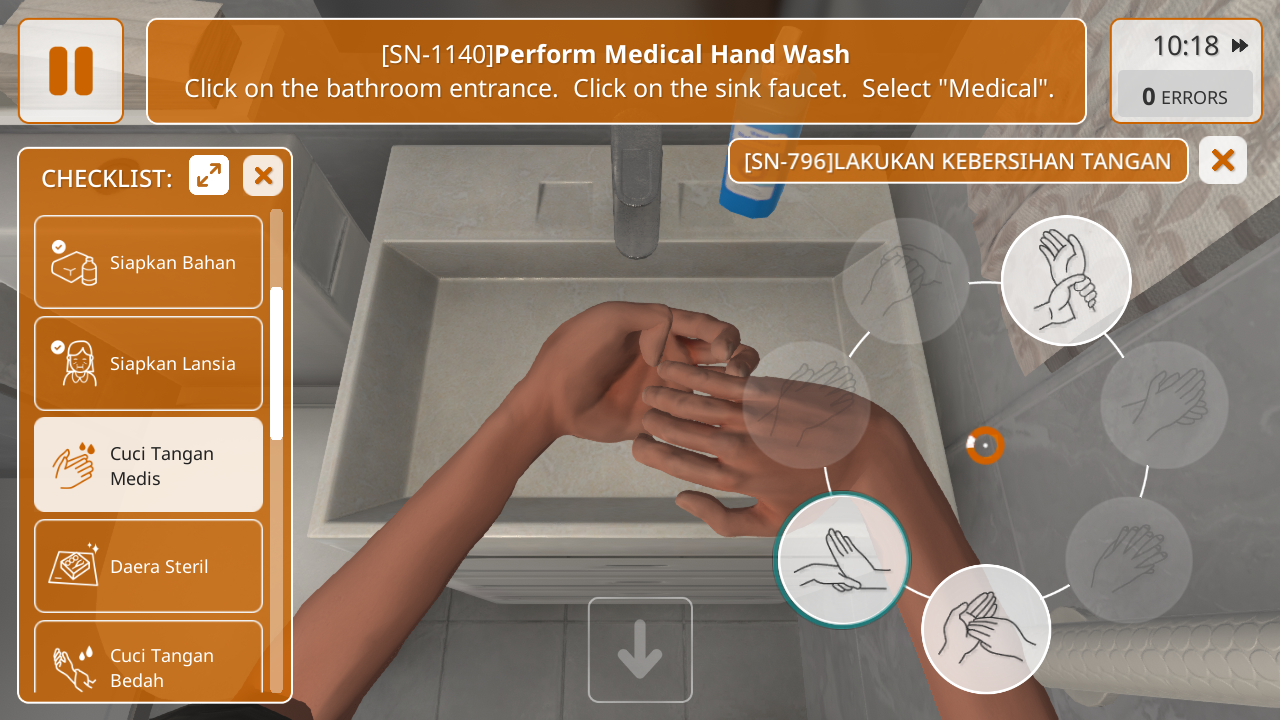Choose Siapkan Lansia from the checklist
This screenshot has width=1280, height=720.
[148, 363]
